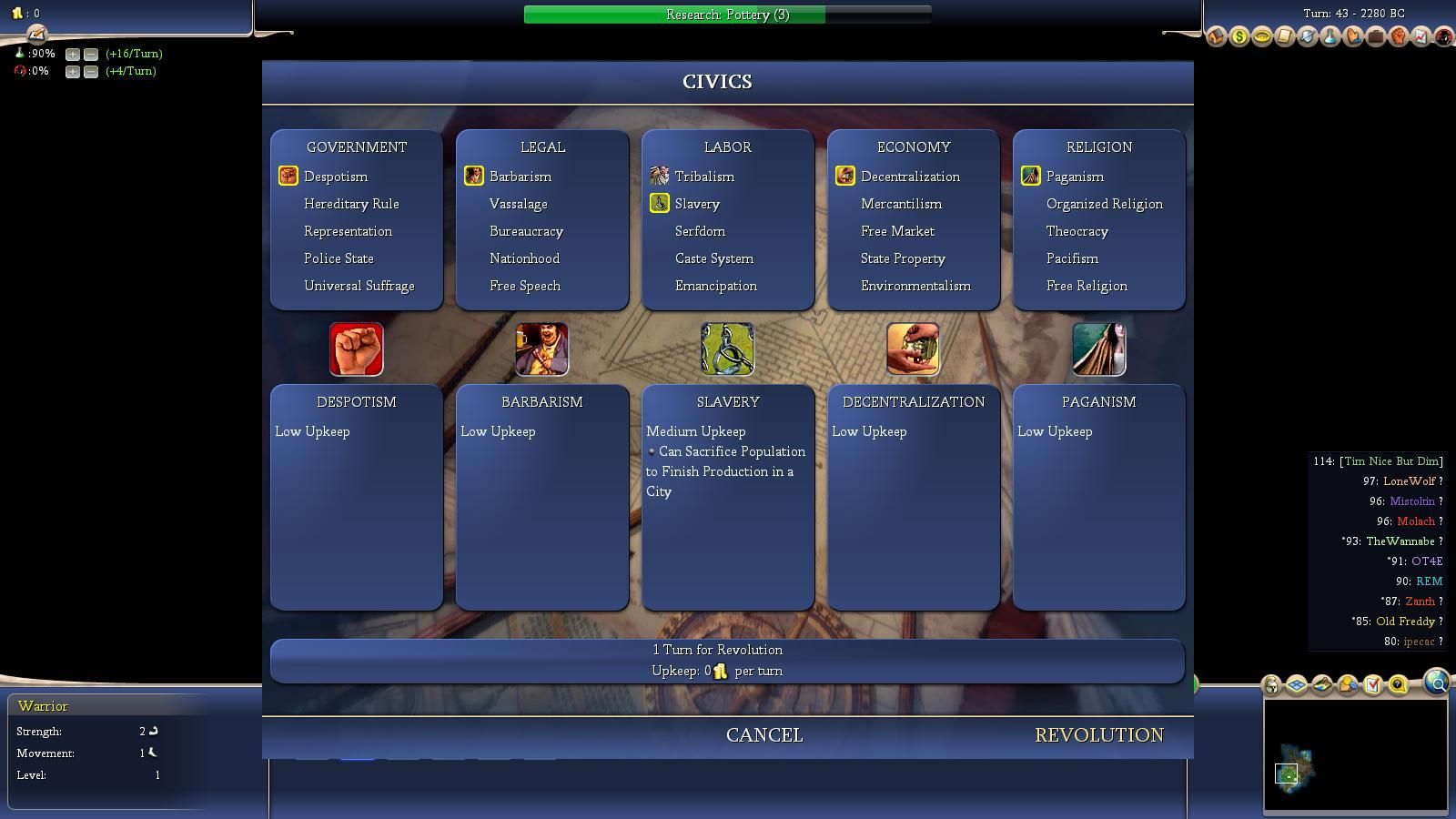
Task: Select the Emancipation civic
Action: point(715,286)
